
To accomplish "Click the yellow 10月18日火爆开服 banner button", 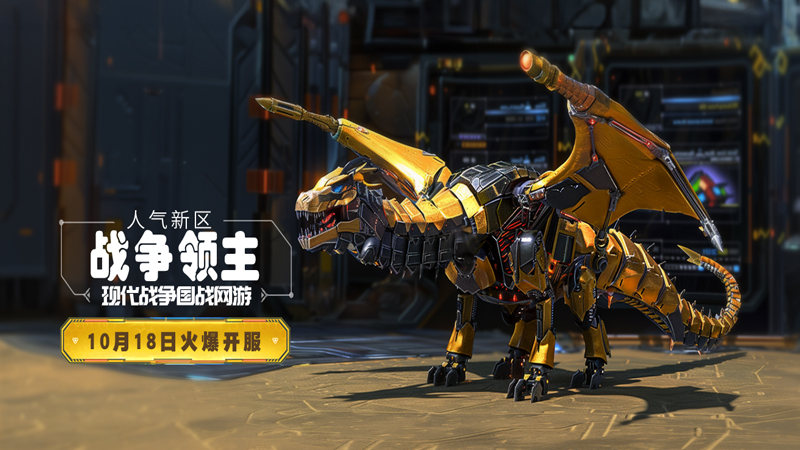I will 175,340.
